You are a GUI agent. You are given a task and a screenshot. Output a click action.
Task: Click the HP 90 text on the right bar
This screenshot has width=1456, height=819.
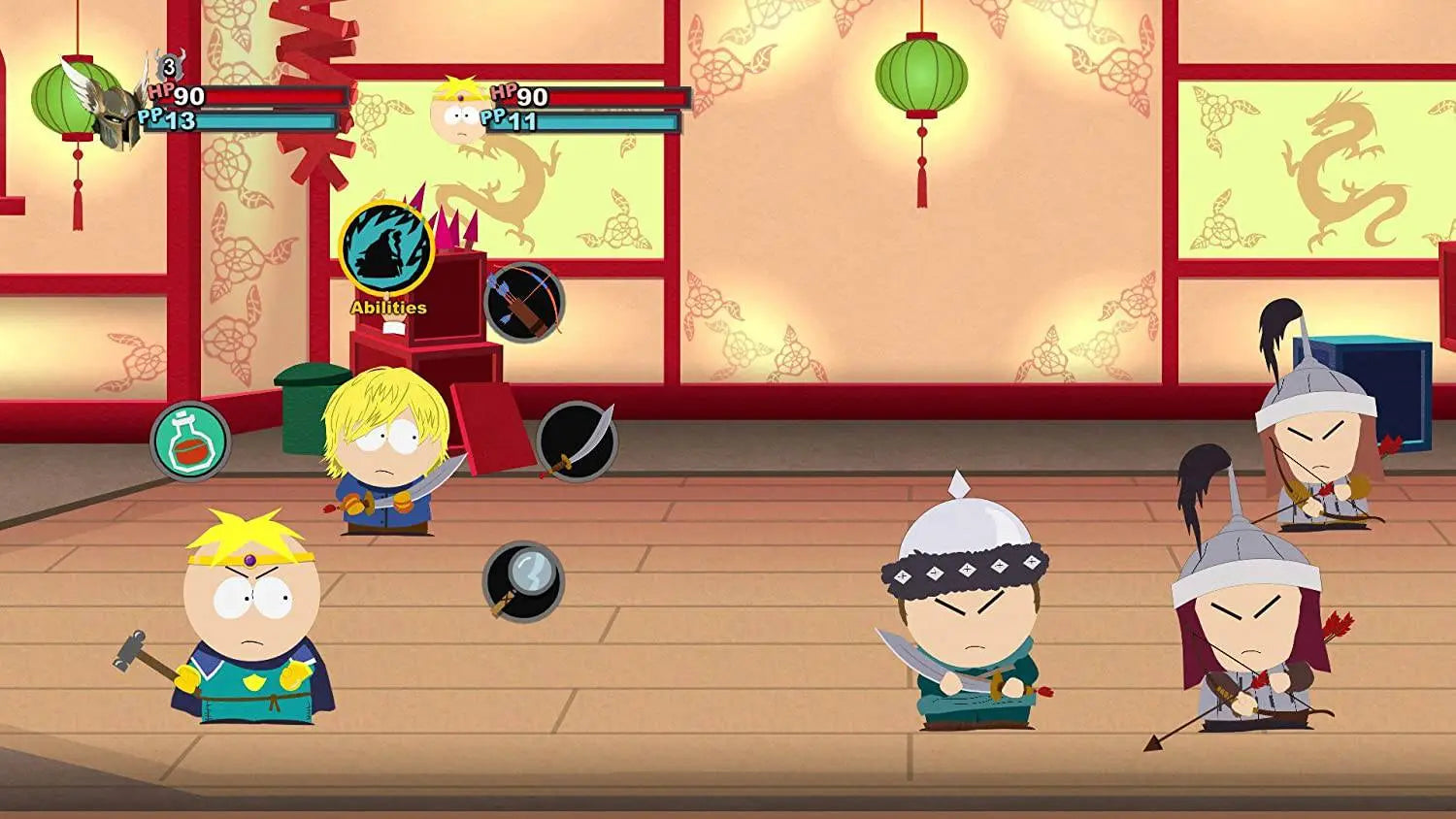coord(520,97)
